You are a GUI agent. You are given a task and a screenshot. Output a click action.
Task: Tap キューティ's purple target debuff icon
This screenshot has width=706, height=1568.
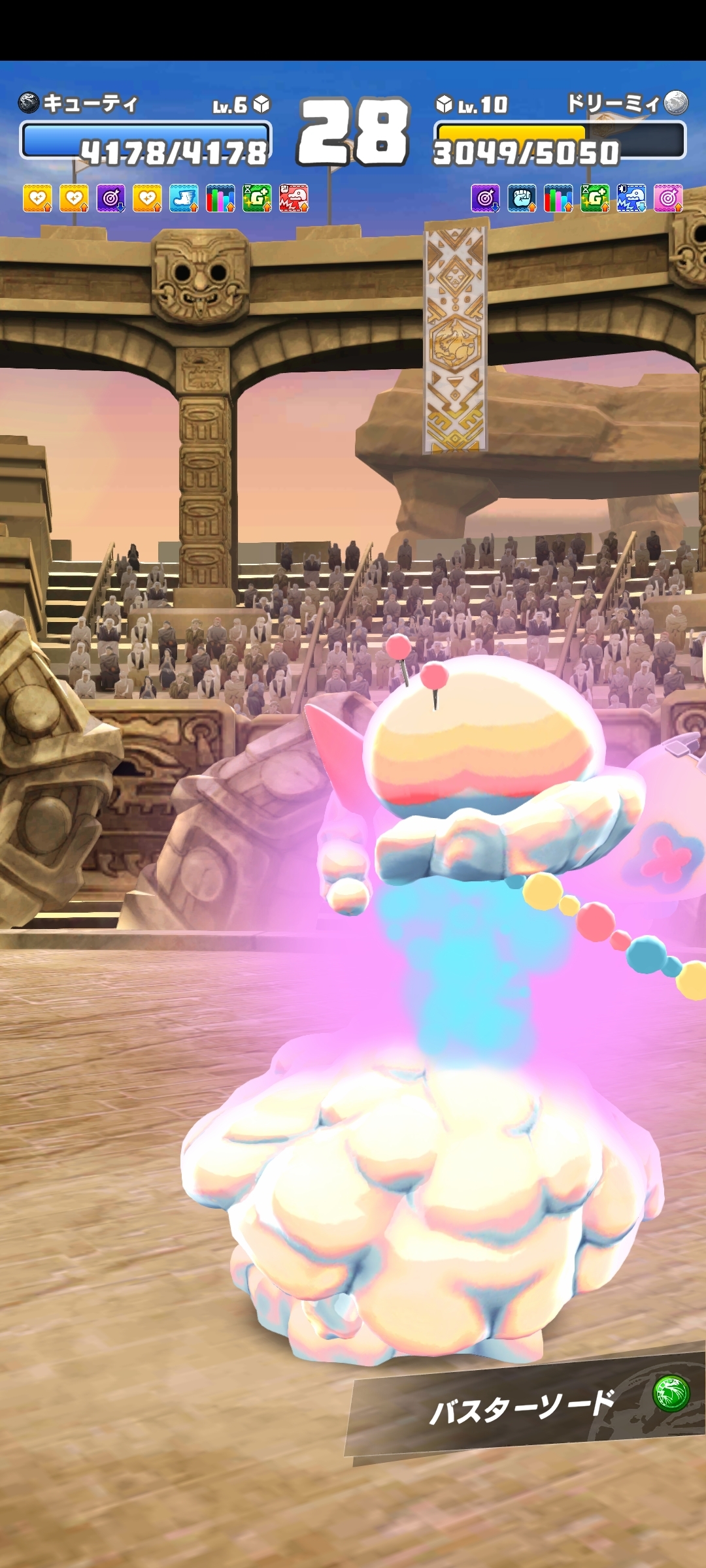click(x=110, y=198)
